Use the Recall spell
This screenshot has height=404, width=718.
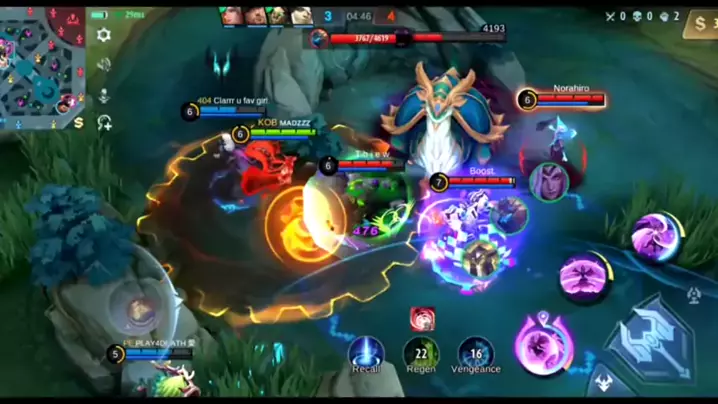366,352
